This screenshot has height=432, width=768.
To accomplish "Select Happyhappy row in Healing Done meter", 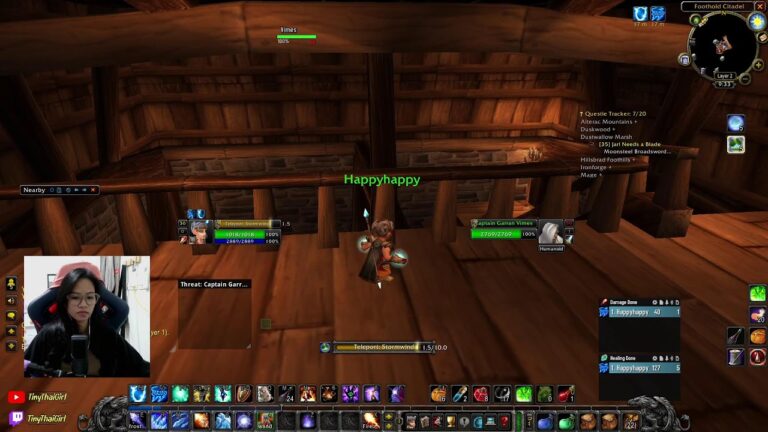I will [x=640, y=368].
